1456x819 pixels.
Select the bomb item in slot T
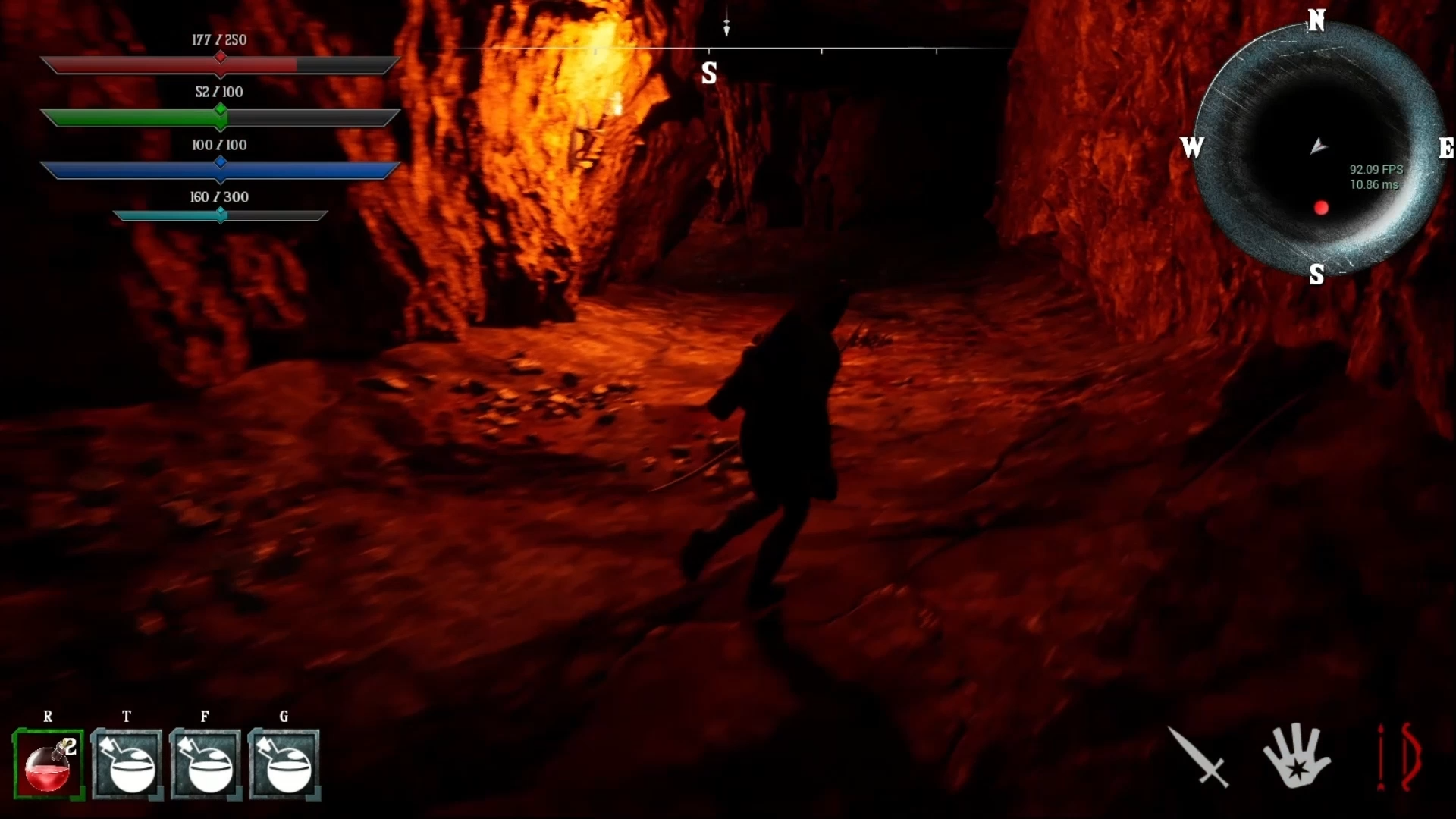pos(127,764)
